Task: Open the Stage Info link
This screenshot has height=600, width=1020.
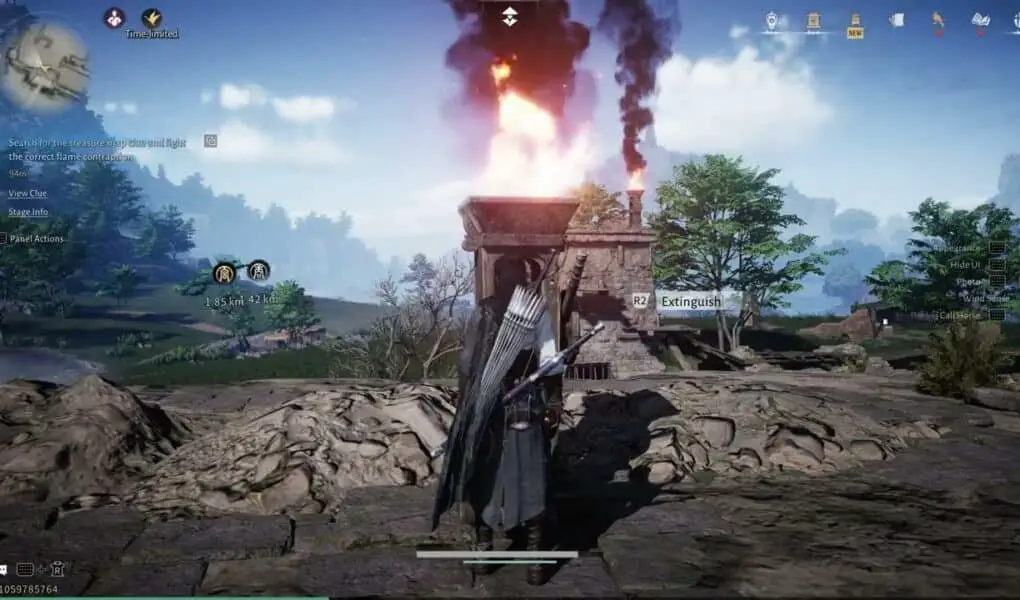Action: click(x=28, y=212)
